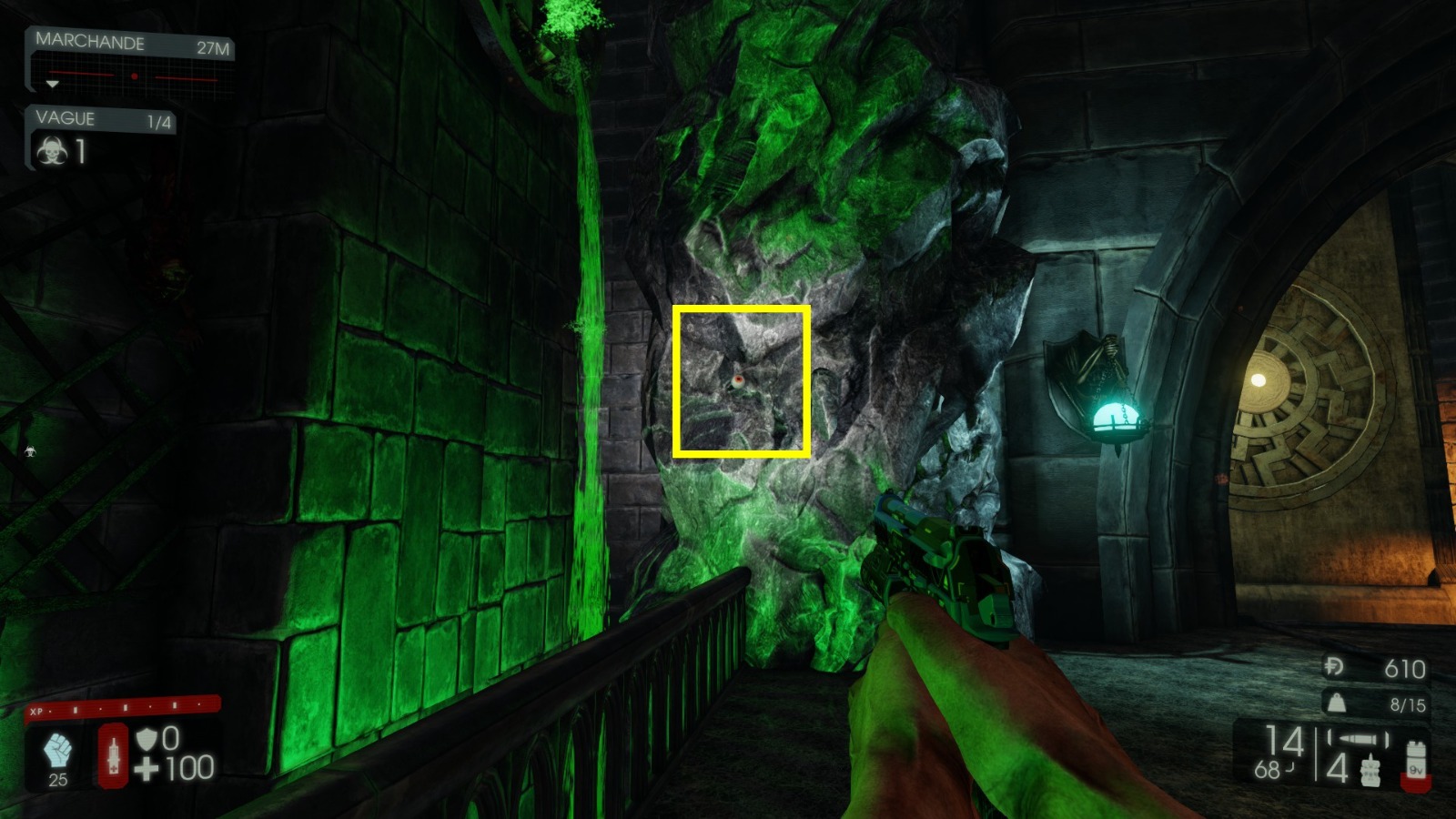Toggle the yellow collectible highlight box
This screenshot has width=1456, height=819.
[743, 379]
